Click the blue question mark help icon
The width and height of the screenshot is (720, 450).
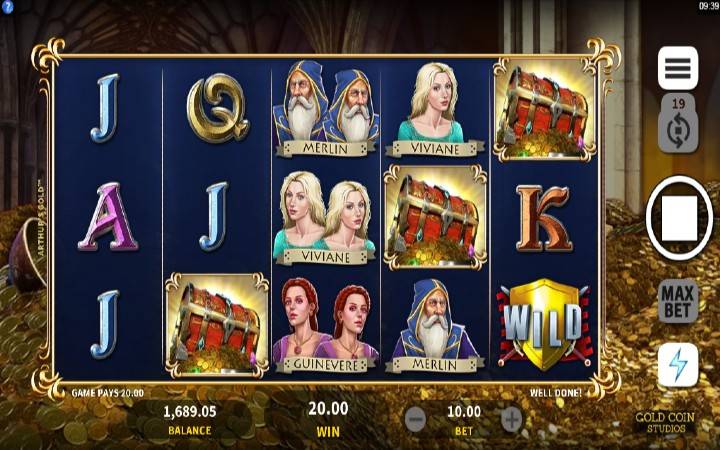(x=7, y=7)
